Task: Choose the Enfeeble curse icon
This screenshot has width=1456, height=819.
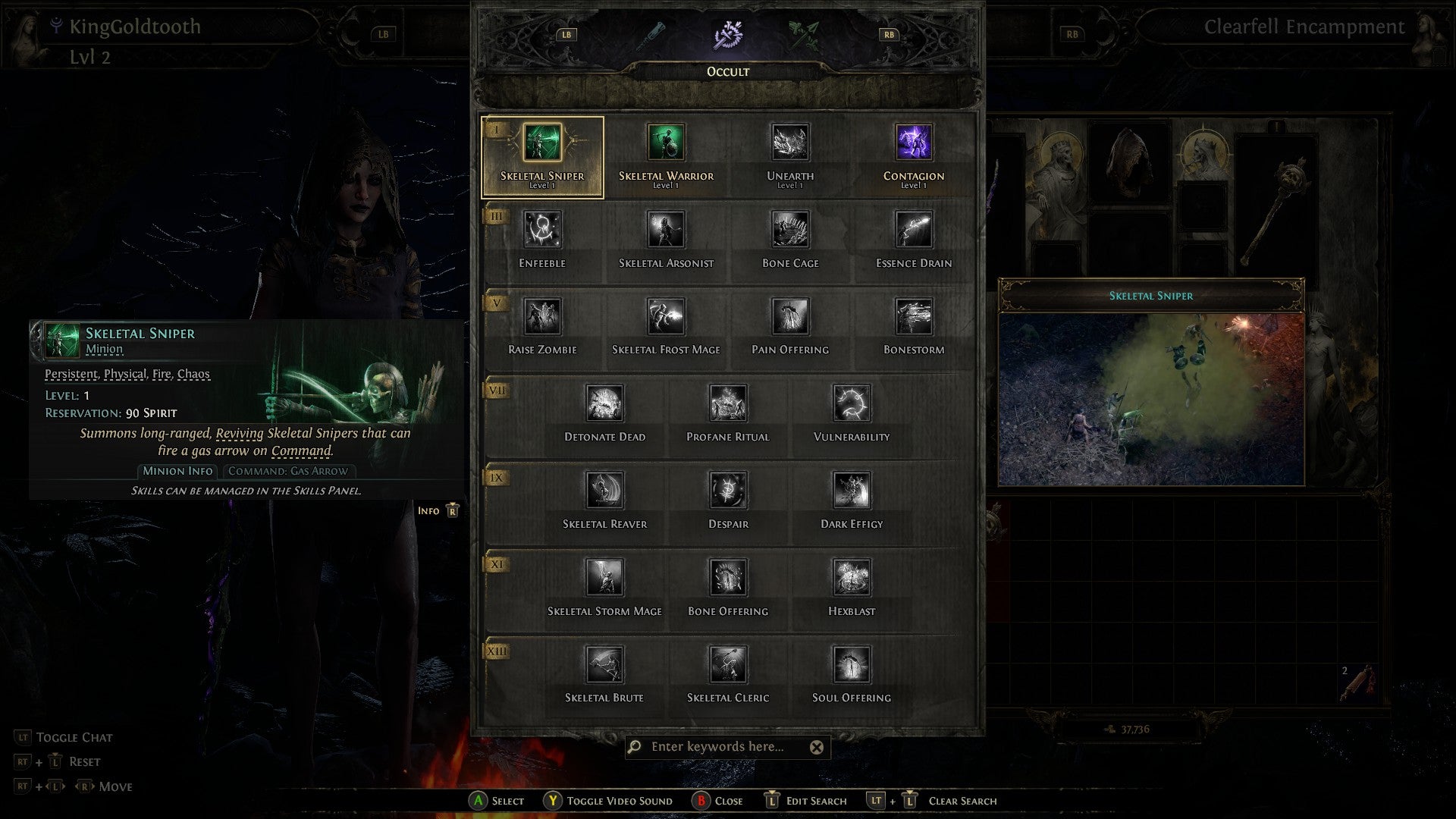Action: [x=543, y=230]
